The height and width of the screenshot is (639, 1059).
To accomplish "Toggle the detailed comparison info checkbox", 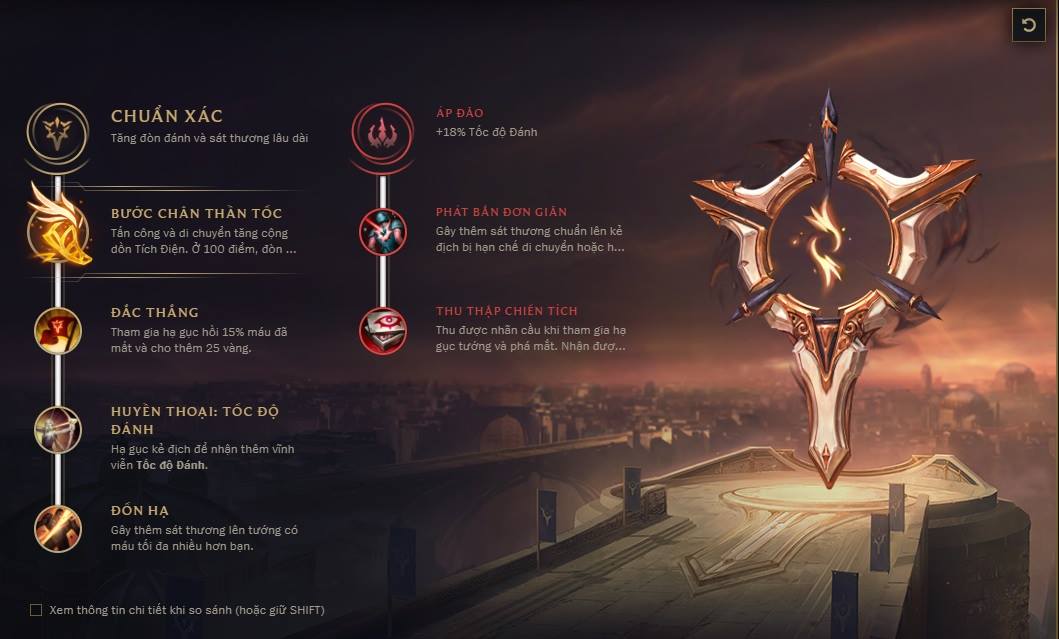I will point(36,610).
